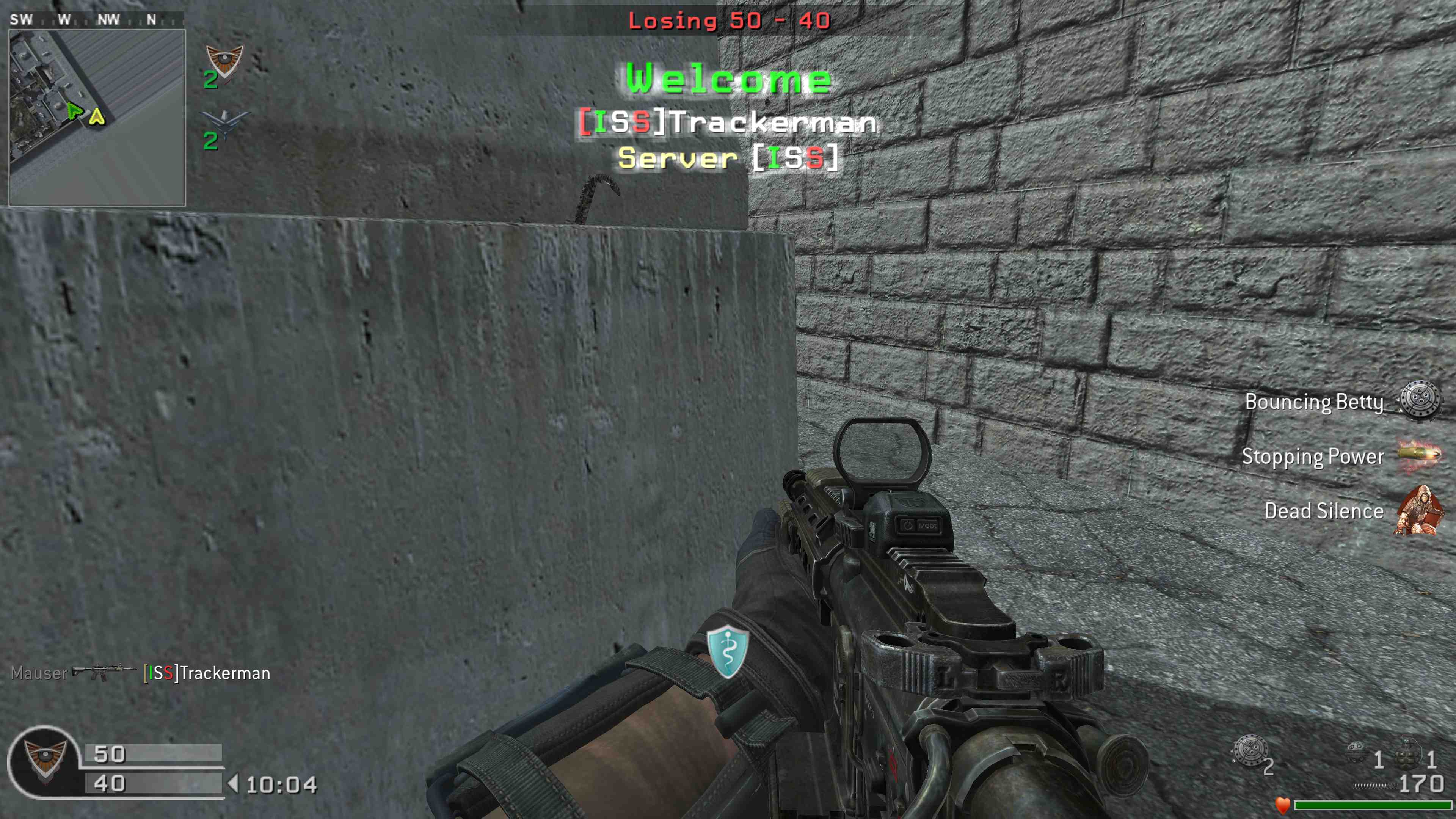Select the Bouncing Betty equipment count icon
Image resolution: width=1456 pixels, height=819 pixels.
(1250, 751)
